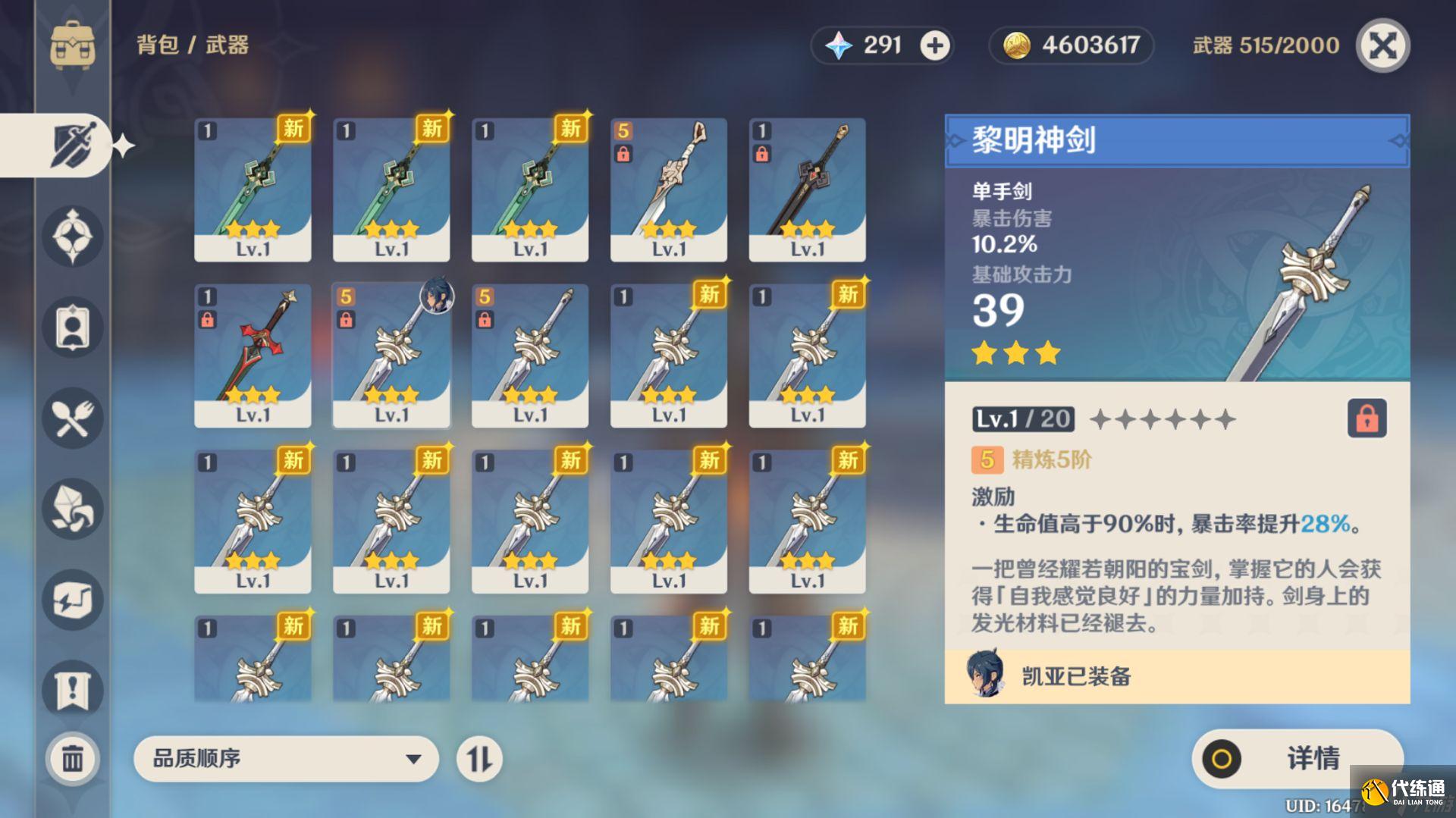Select the weapons category sword icon
This screenshot has height=818, width=1456.
[72, 144]
